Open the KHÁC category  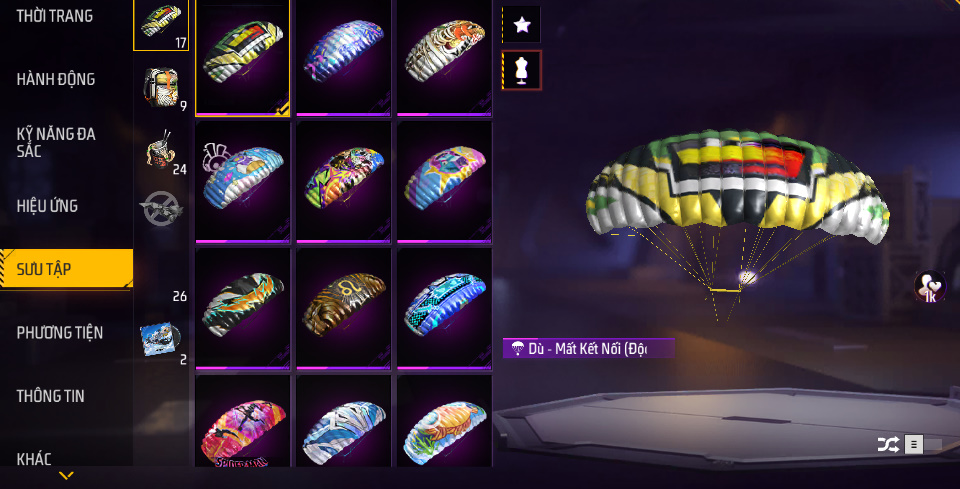(x=34, y=459)
